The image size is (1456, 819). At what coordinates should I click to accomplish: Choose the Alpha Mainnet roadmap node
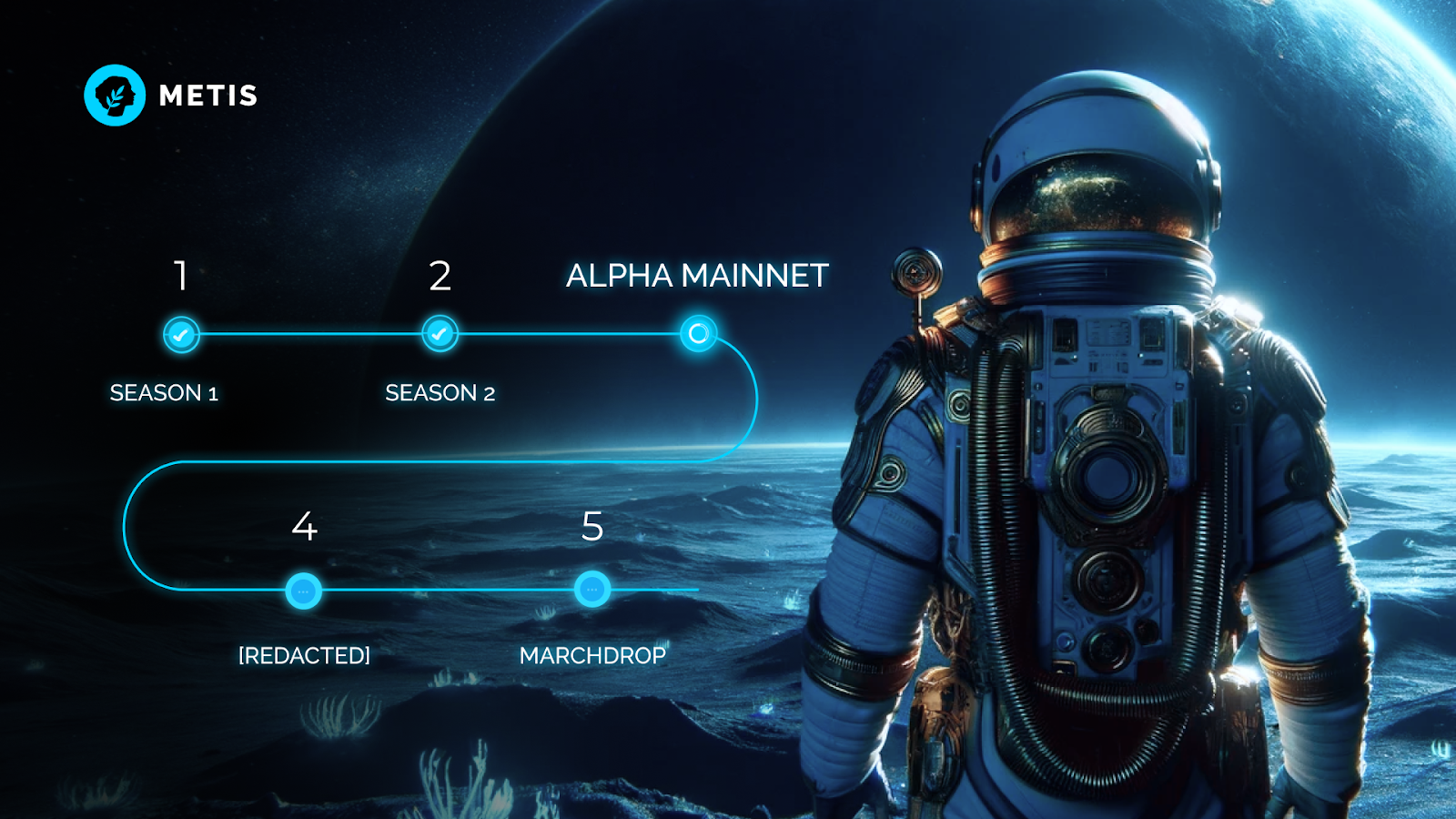698,334
